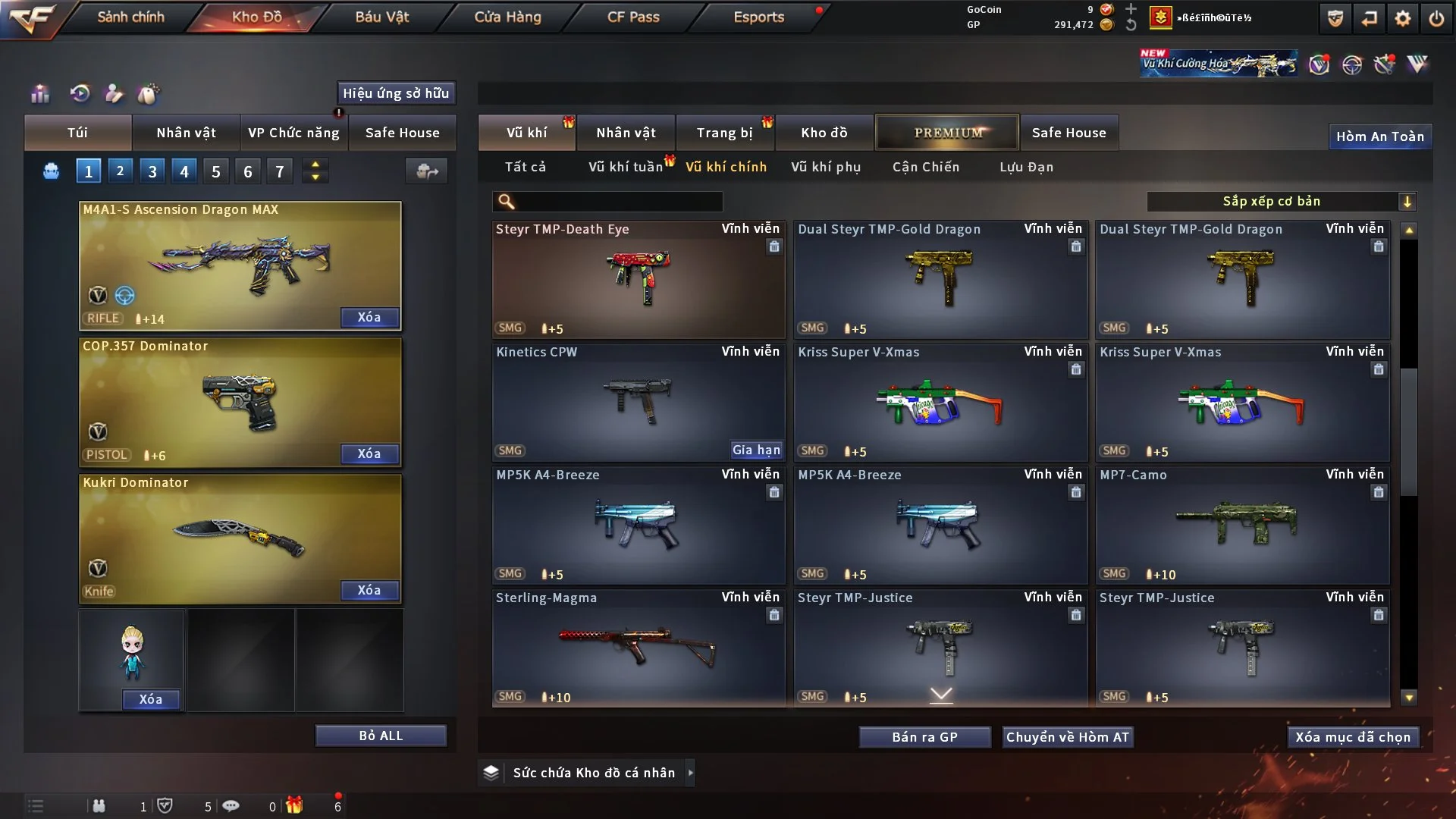Delete selected items with Xóa mục đã chọn
This screenshot has height=819, width=1456.
coord(1352,737)
